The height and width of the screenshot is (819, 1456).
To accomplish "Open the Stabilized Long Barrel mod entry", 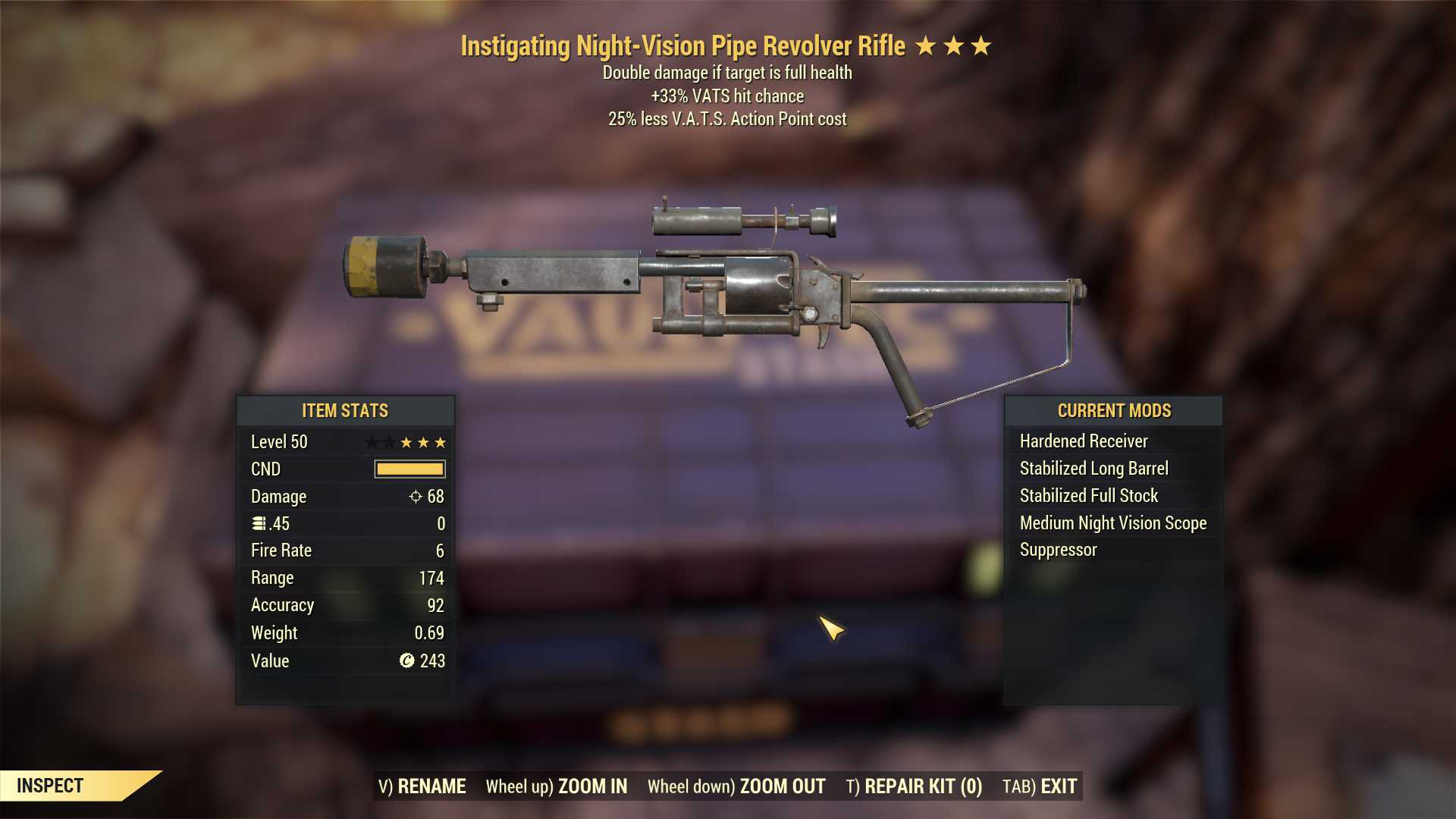I will pyautogui.click(x=1094, y=468).
